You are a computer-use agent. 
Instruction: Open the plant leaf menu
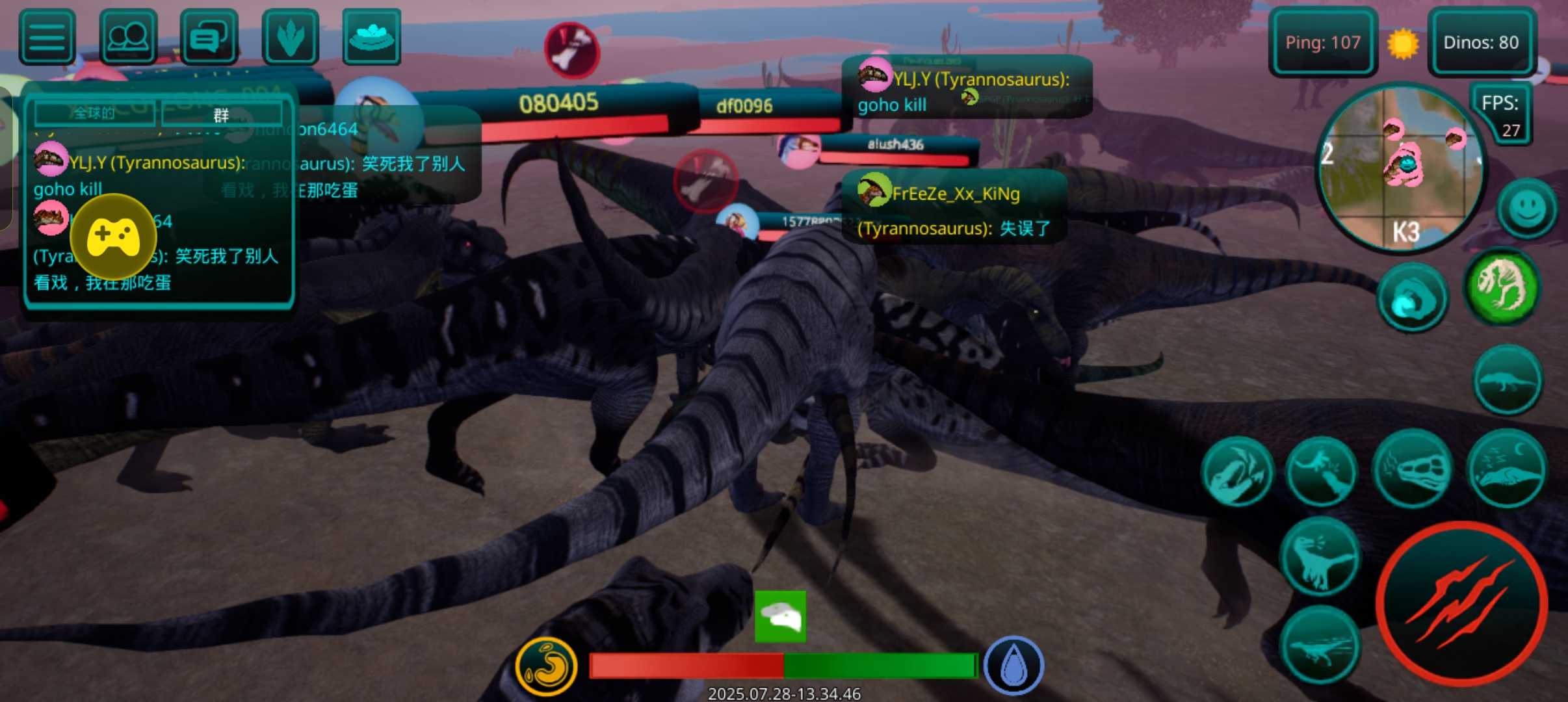click(290, 37)
